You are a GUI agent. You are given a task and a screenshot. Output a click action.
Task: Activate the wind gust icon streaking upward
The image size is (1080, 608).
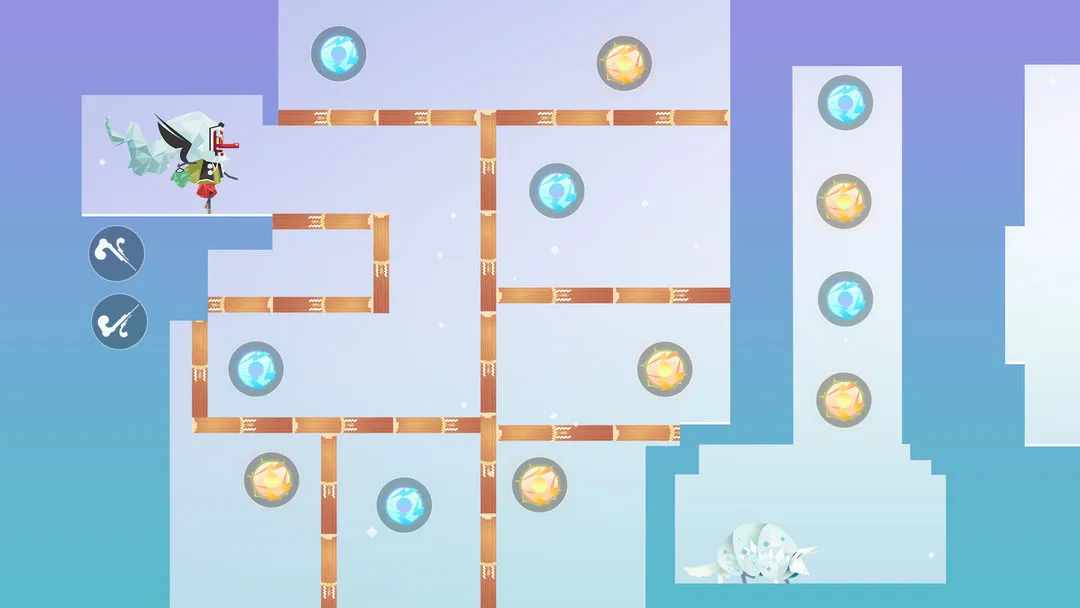tap(120, 321)
